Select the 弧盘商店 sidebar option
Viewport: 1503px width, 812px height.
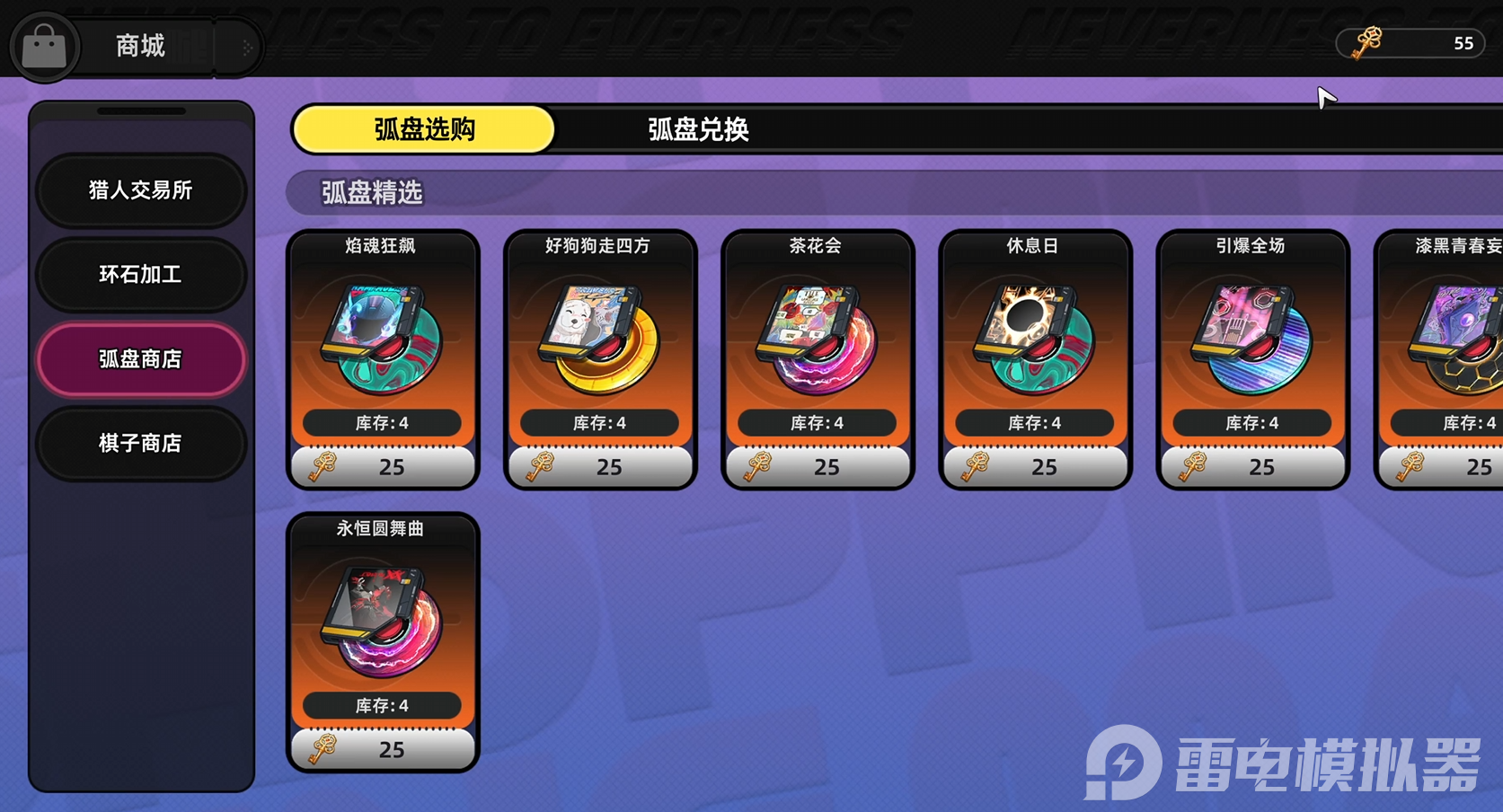pyautogui.click(x=140, y=358)
